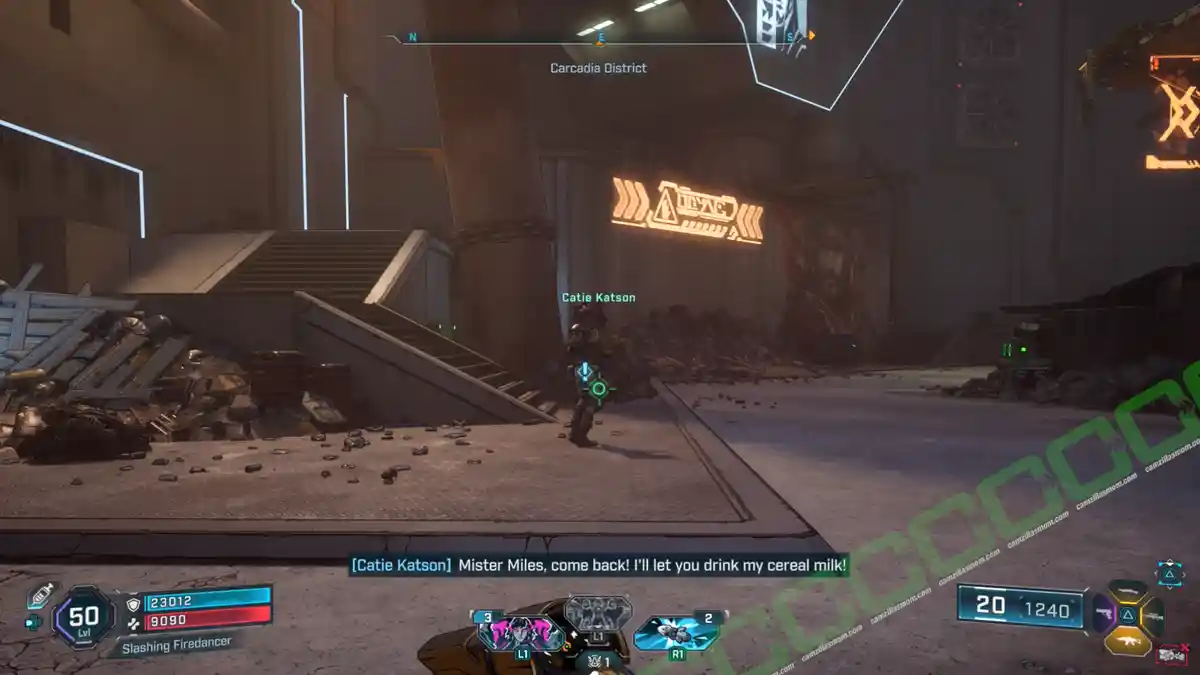Click the level 50 badge
The height and width of the screenshot is (675, 1200).
[x=83, y=617]
